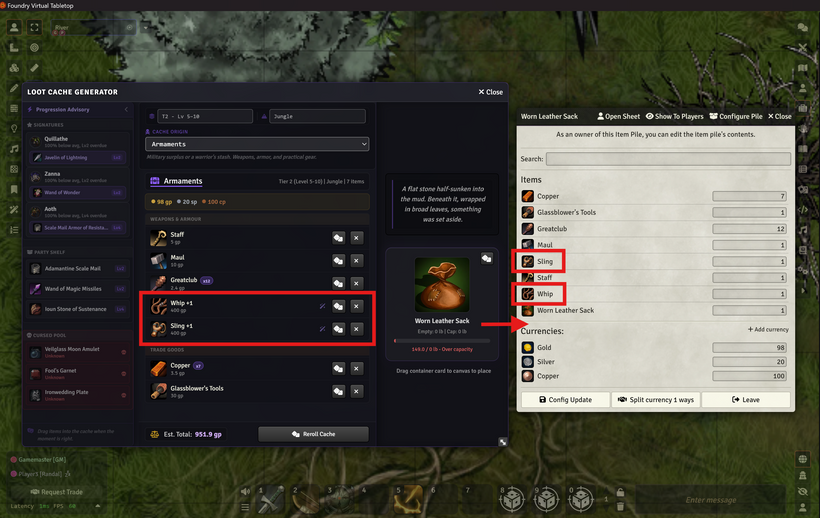Select the Jungle environment field
Viewport: 820px width, 518px height.
(x=316, y=116)
